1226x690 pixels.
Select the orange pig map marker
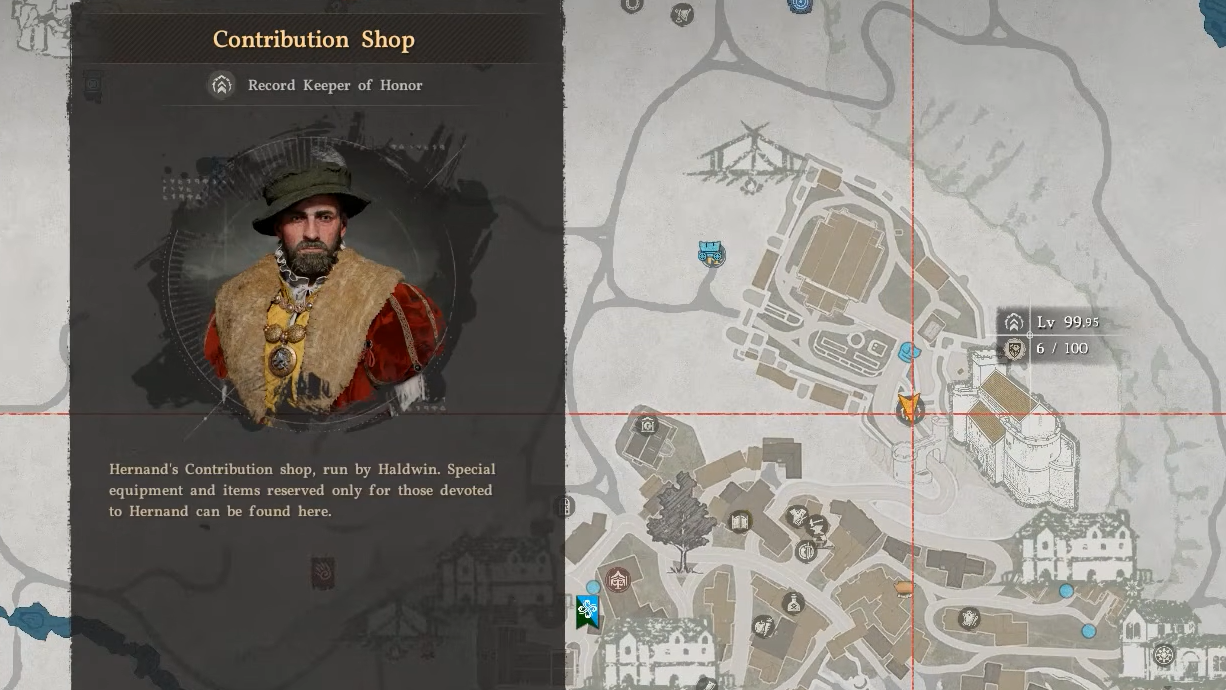pos(904,588)
